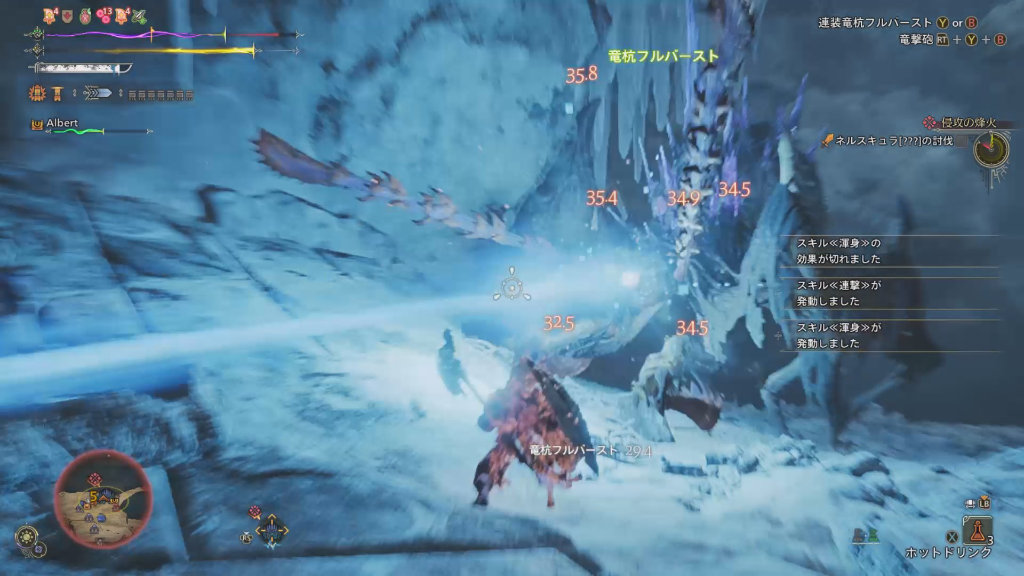
Task: Open the ネルスキュラ hunt quest objective
Action: point(895,142)
